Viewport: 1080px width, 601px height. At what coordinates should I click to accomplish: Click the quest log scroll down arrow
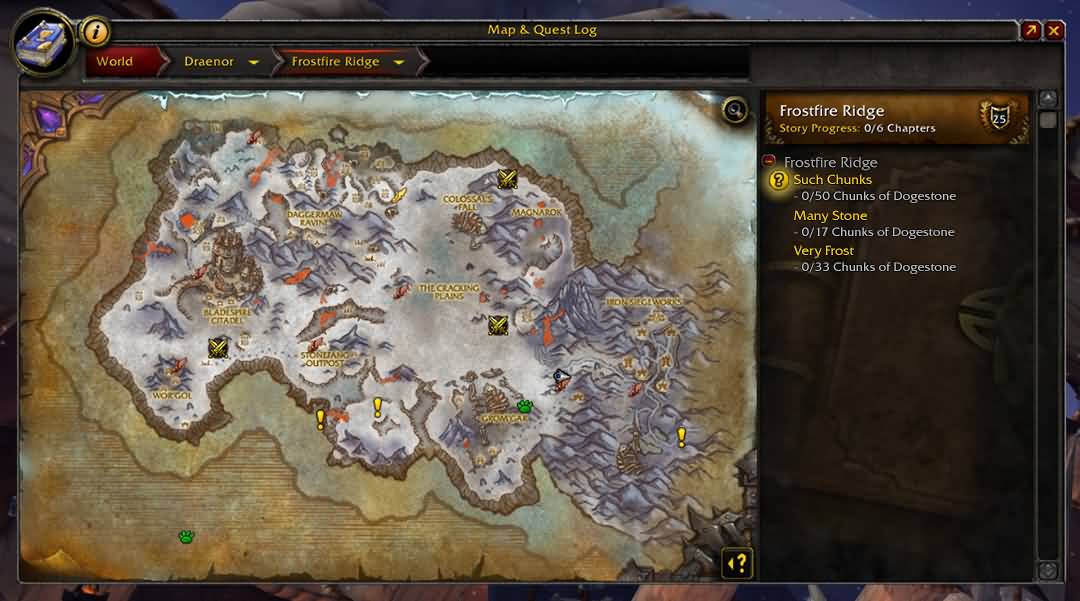point(1047,571)
